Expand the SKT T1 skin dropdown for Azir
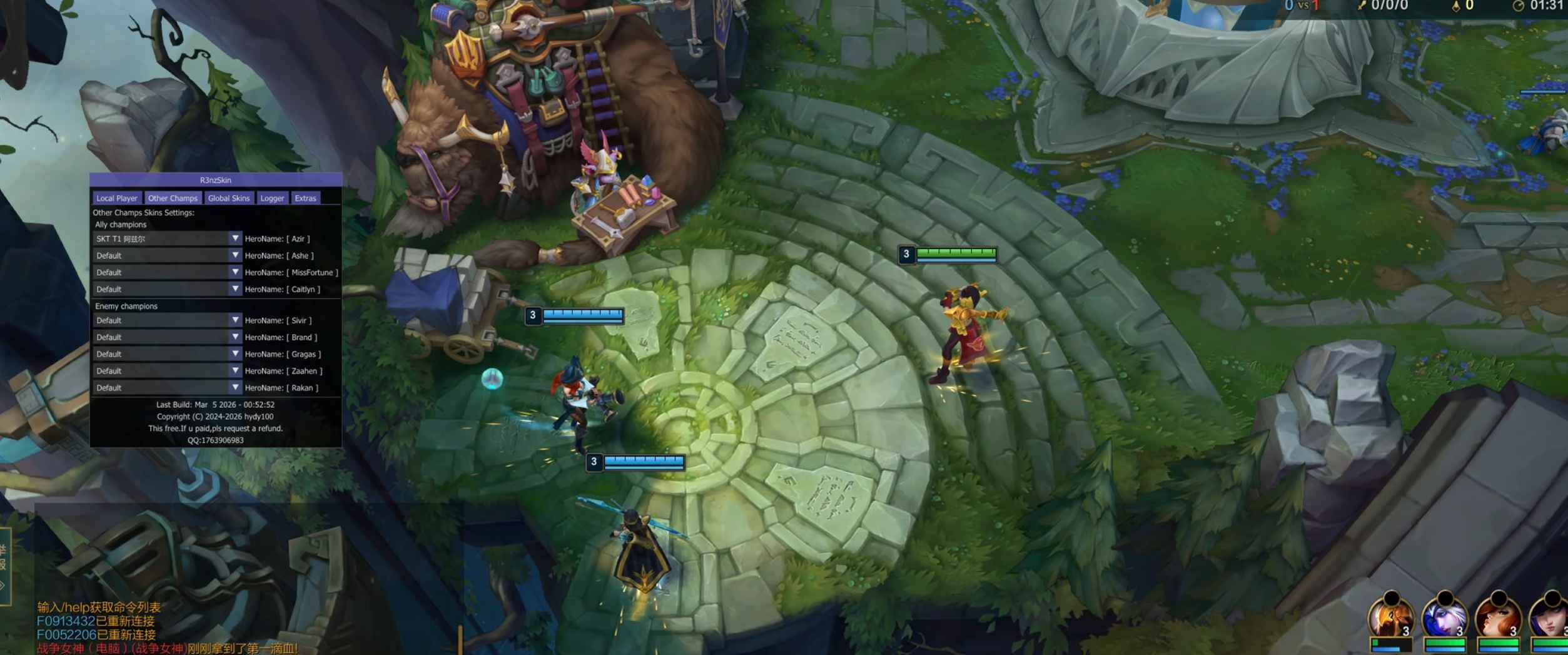 point(166,238)
